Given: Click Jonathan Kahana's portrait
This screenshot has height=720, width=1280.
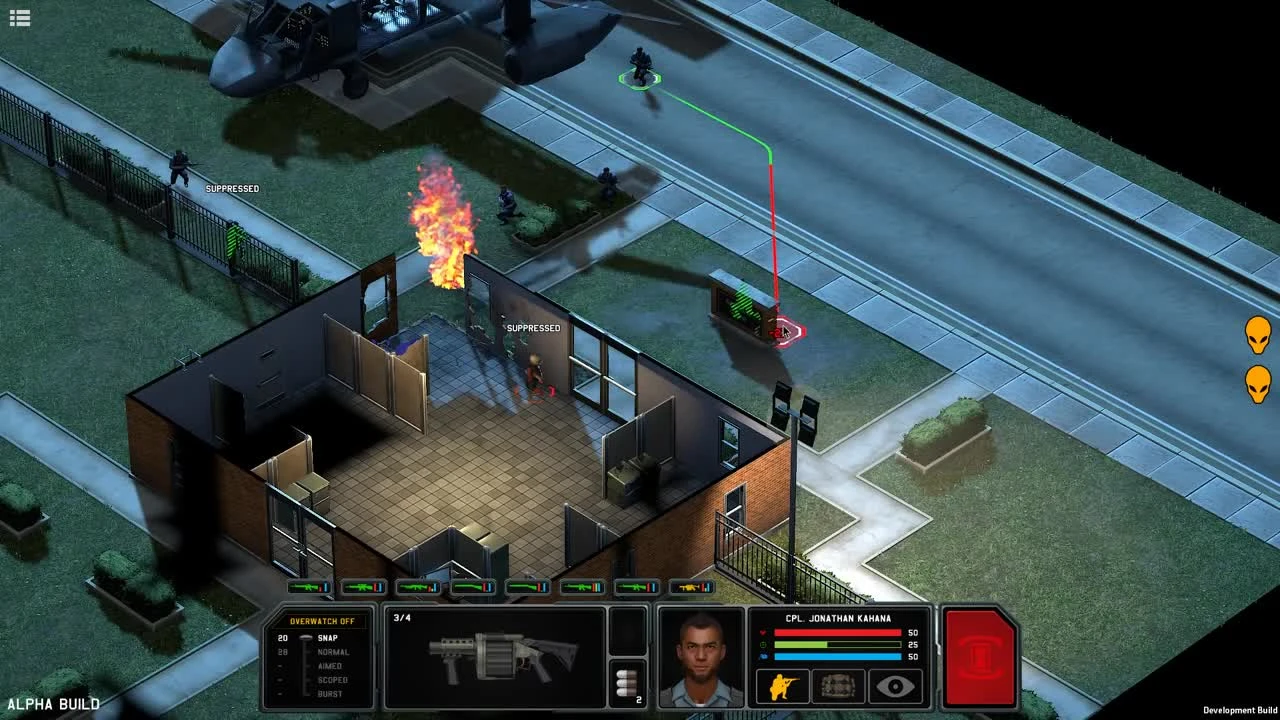Looking at the screenshot, I should [700, 660].
